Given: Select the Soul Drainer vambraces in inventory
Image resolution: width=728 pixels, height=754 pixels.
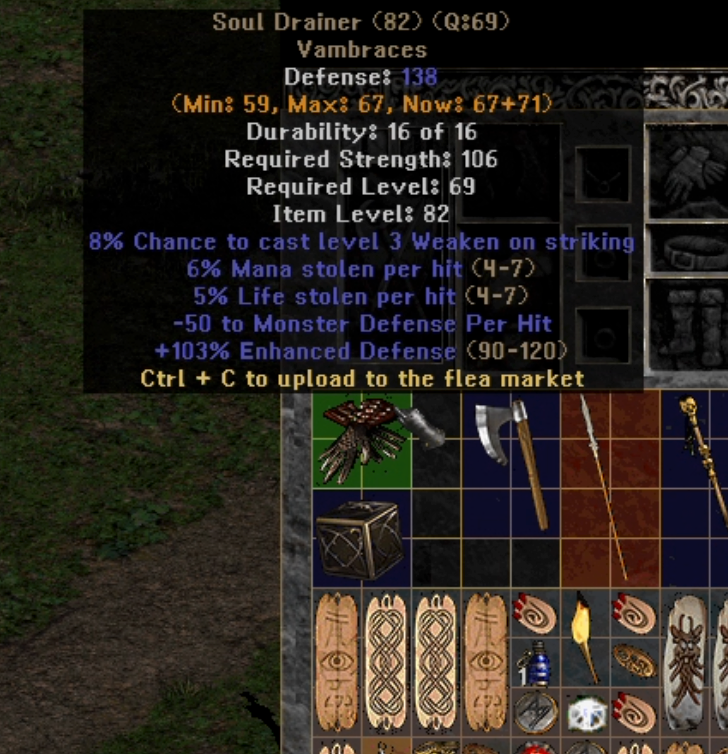Looking at the screenshot, I should pos(360,439).
